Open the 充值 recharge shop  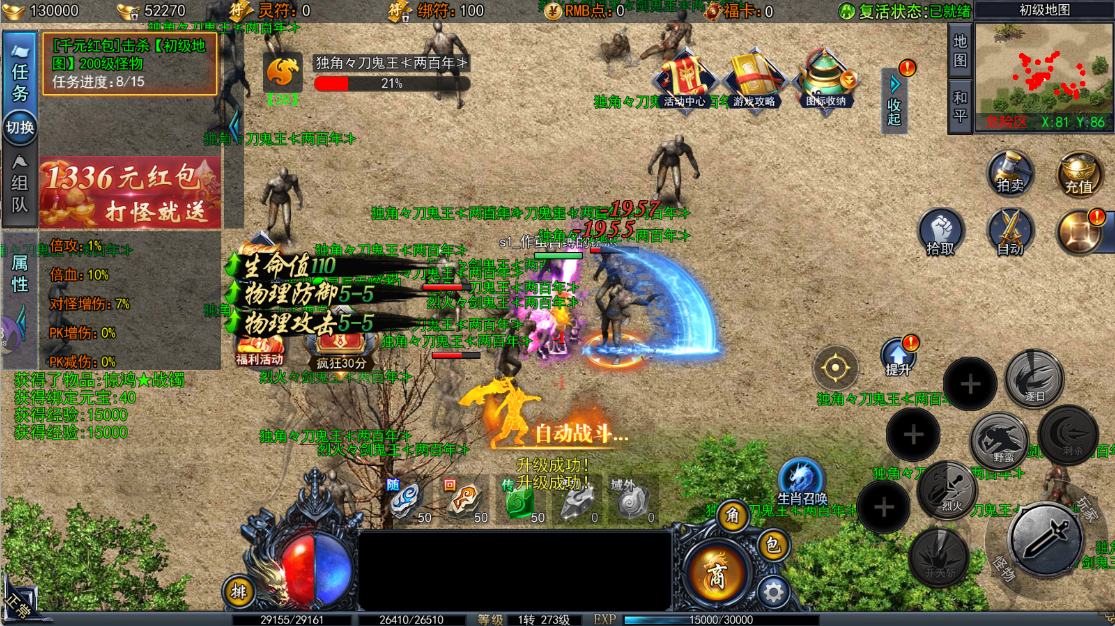pos(1079,173)
